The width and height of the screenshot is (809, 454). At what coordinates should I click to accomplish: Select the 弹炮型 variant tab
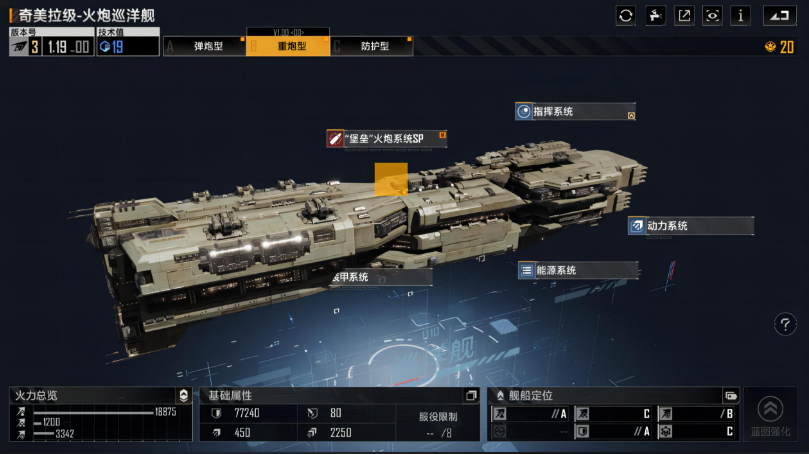[208, 46]
